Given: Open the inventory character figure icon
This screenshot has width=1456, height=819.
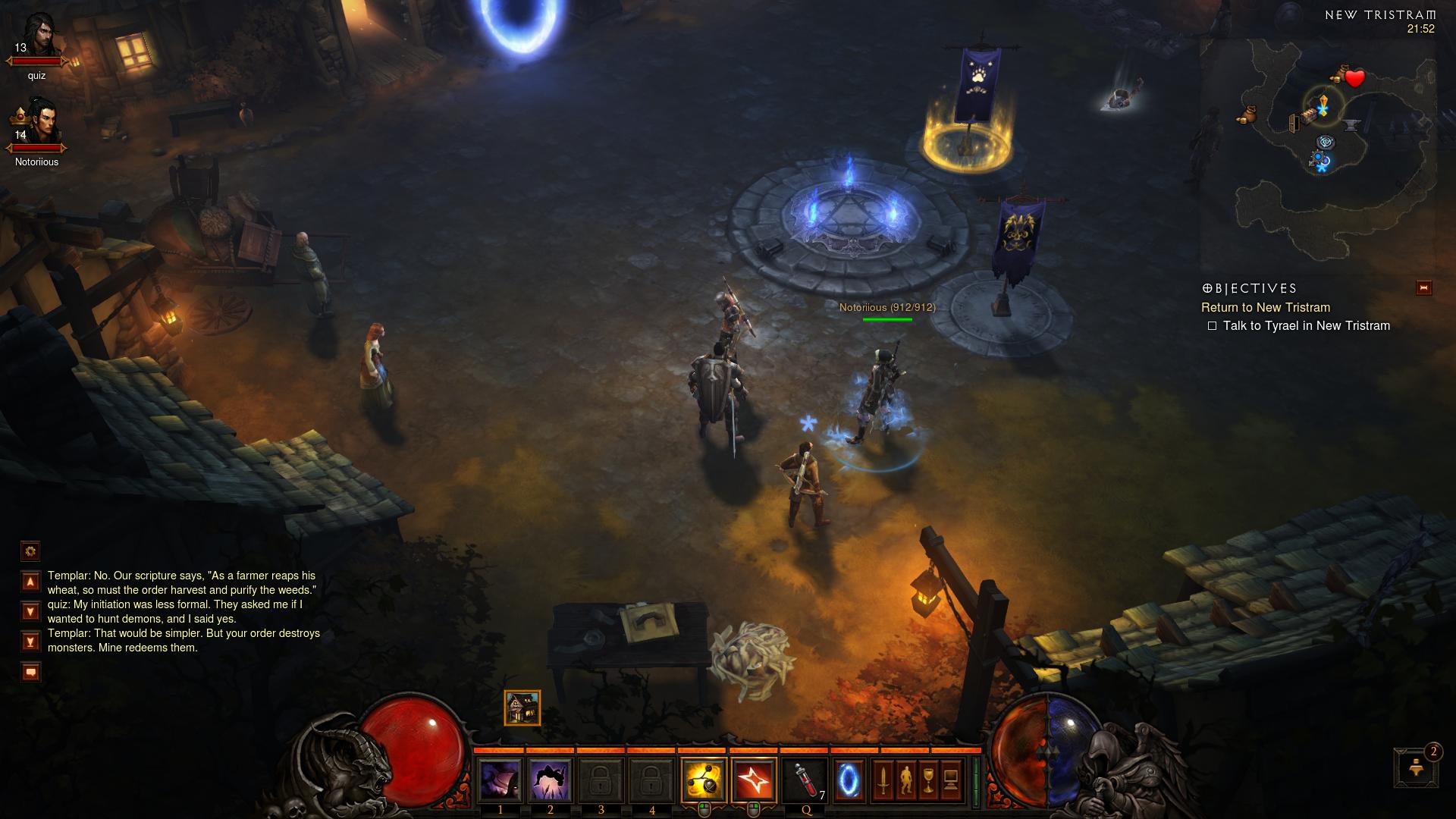Looking at the screenshot, I should point(905,780).
